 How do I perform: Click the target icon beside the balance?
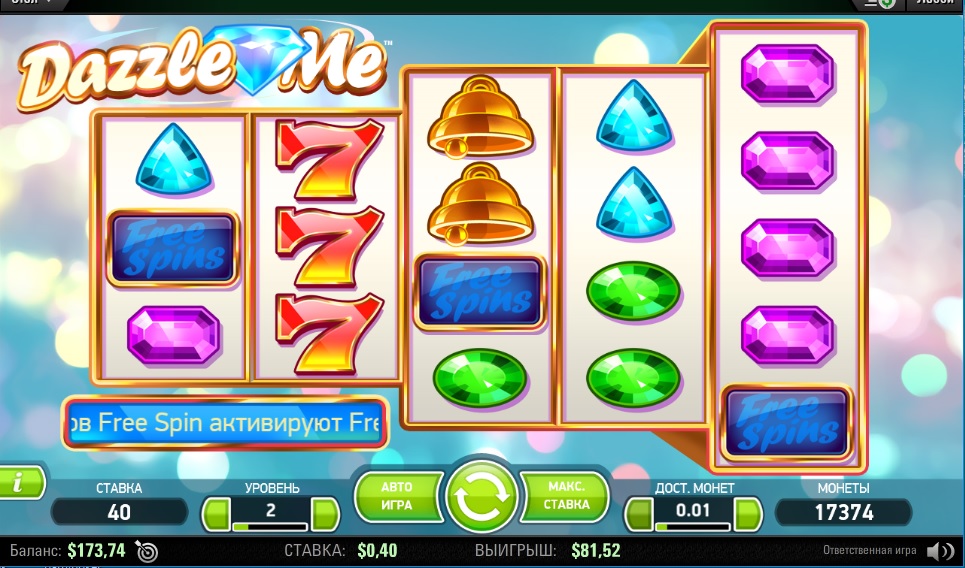(146, 551)
